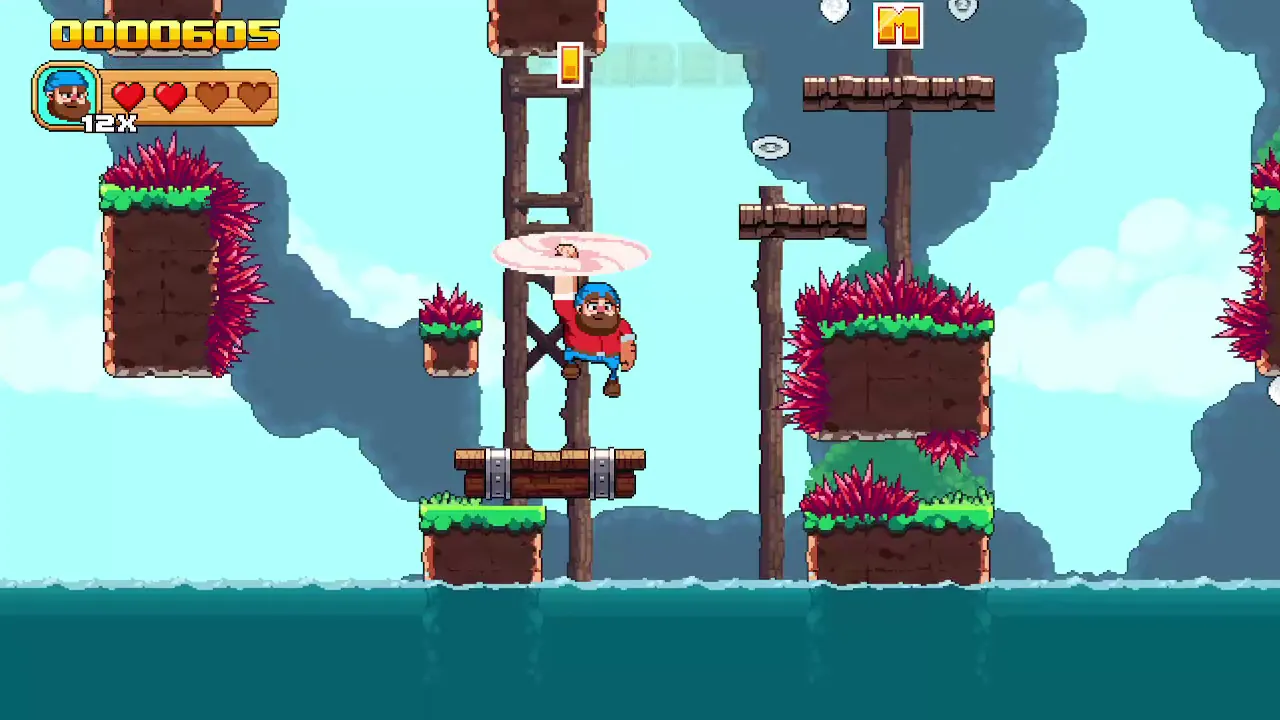Select the spinning propeller item above the player
The image size is (1280, 720).
point(565,252)
